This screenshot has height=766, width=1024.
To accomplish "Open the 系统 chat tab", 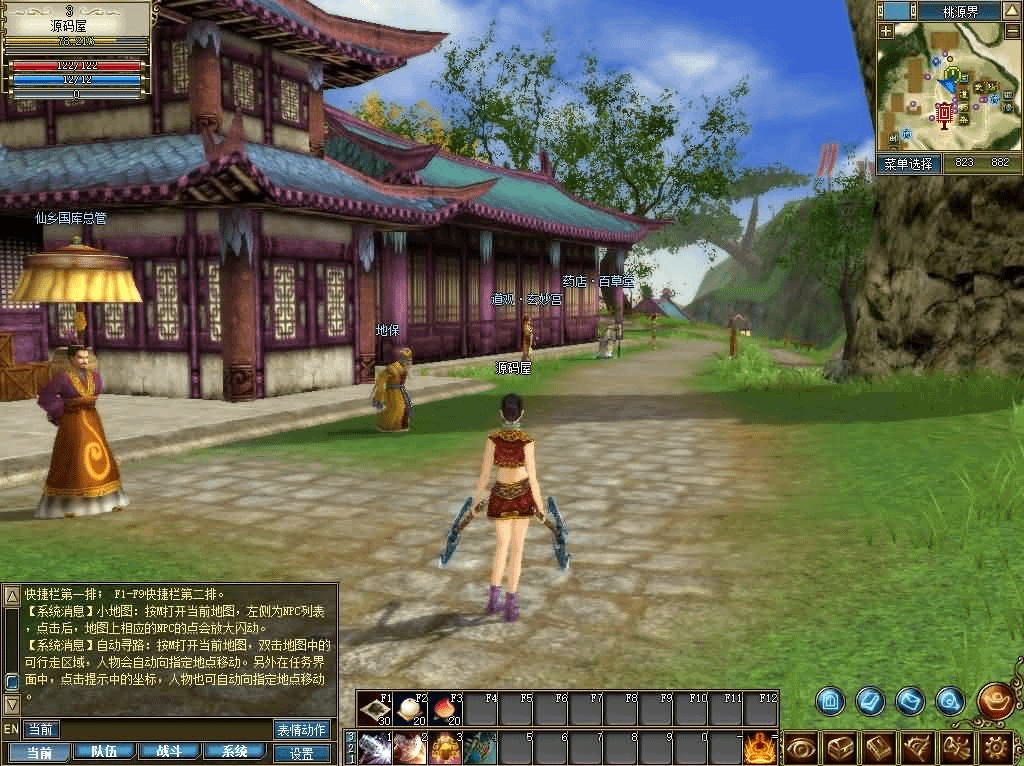I will coord(235,752).
